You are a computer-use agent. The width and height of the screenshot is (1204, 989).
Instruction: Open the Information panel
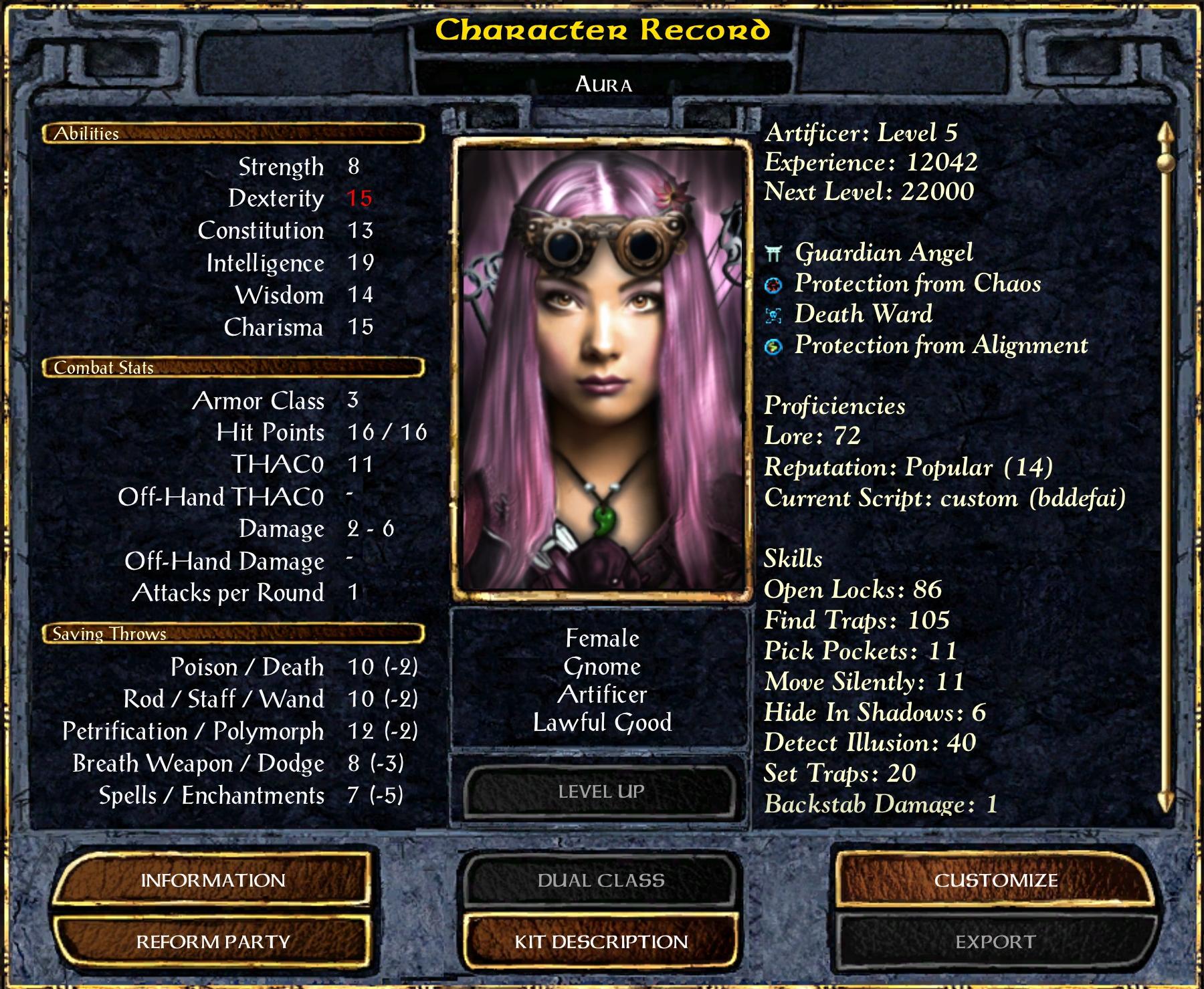click(213, 880)
